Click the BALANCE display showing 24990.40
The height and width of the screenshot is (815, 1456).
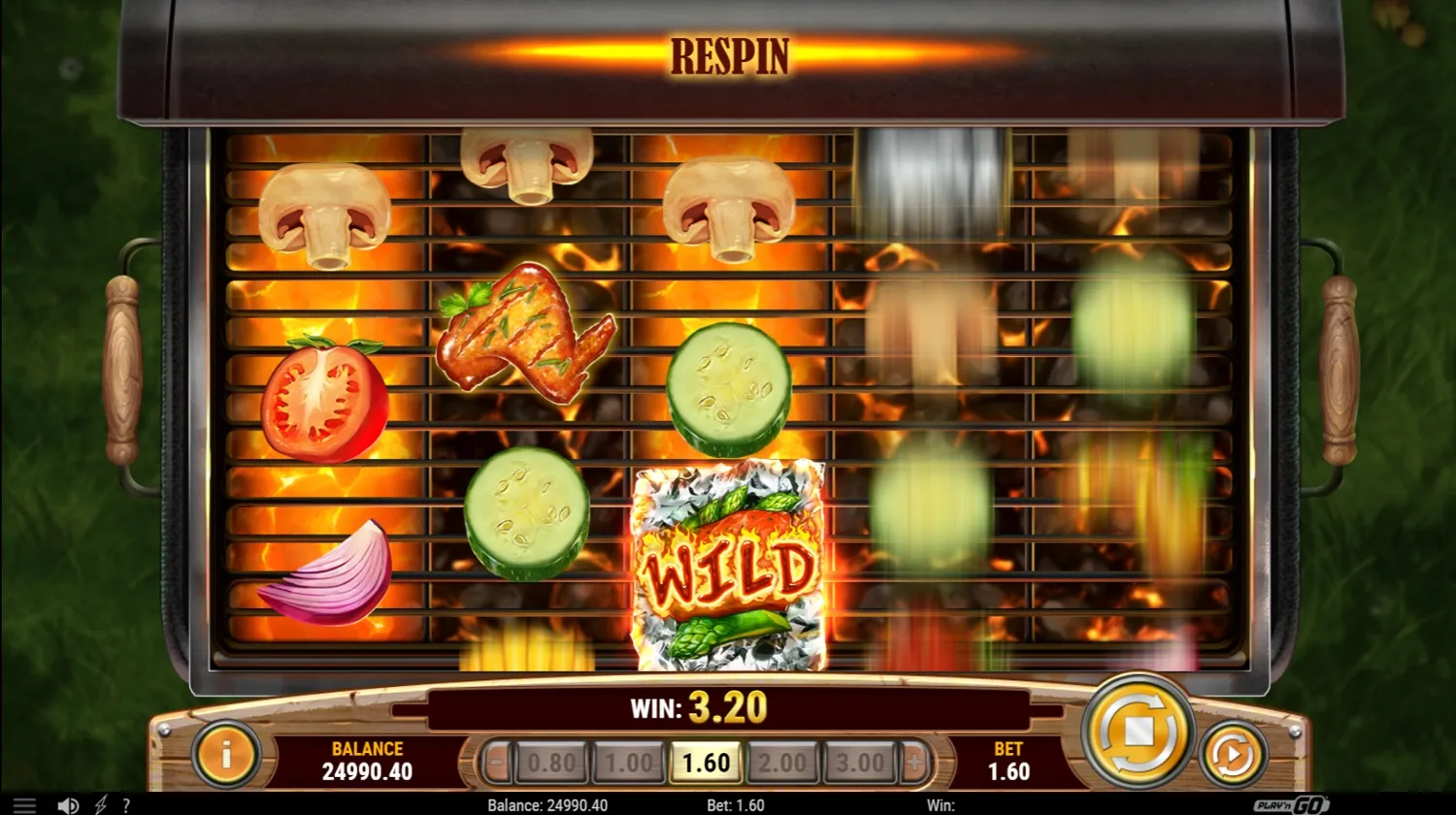click(x=366, y=762)
